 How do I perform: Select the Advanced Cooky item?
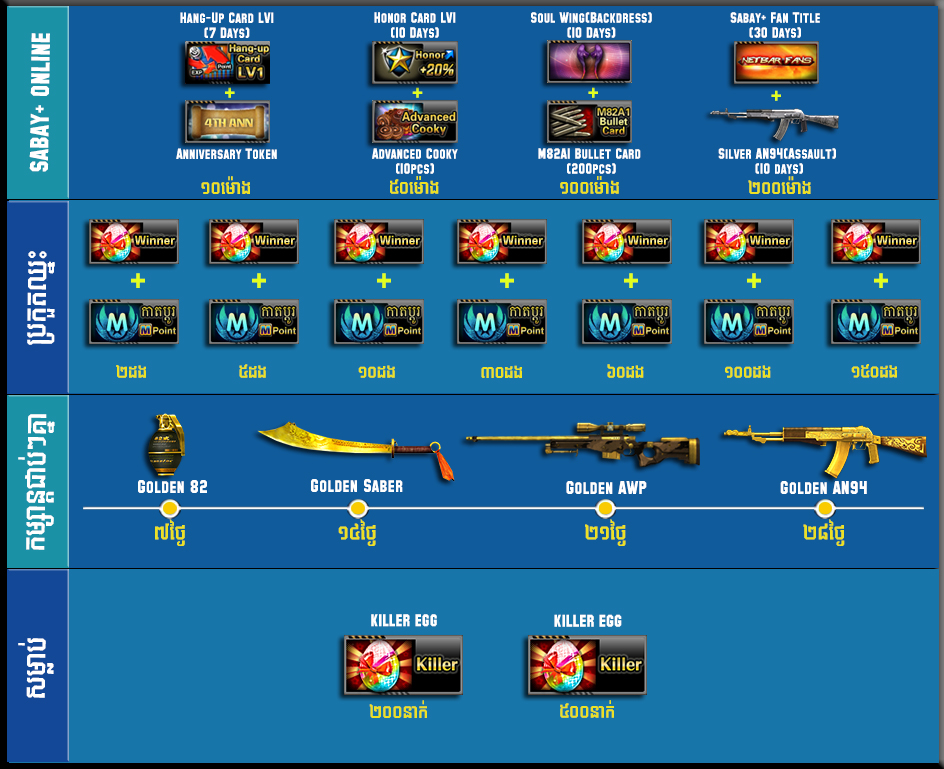(x=415, y=122)
